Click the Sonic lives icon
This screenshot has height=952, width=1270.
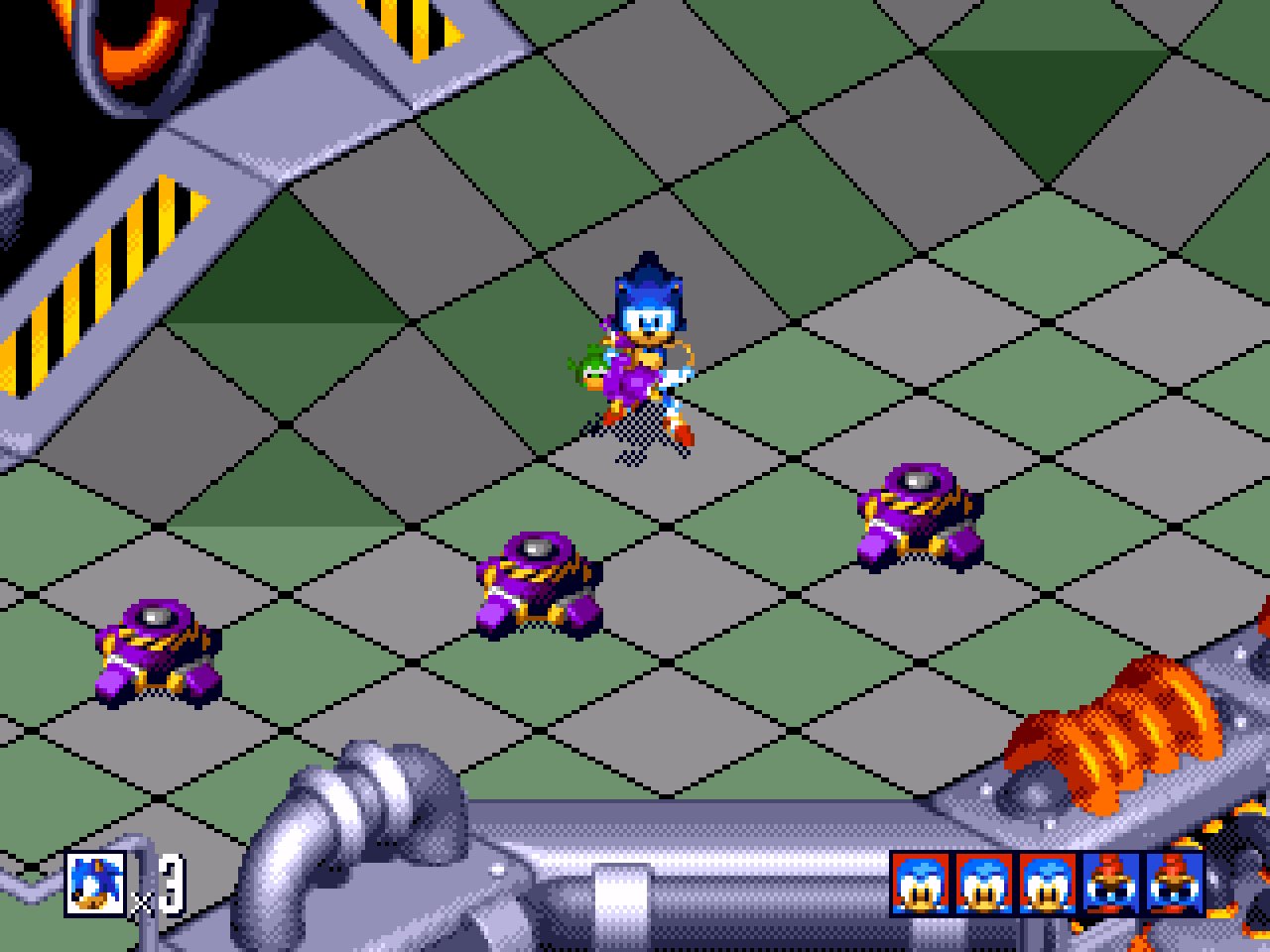[x=96, y=883]
